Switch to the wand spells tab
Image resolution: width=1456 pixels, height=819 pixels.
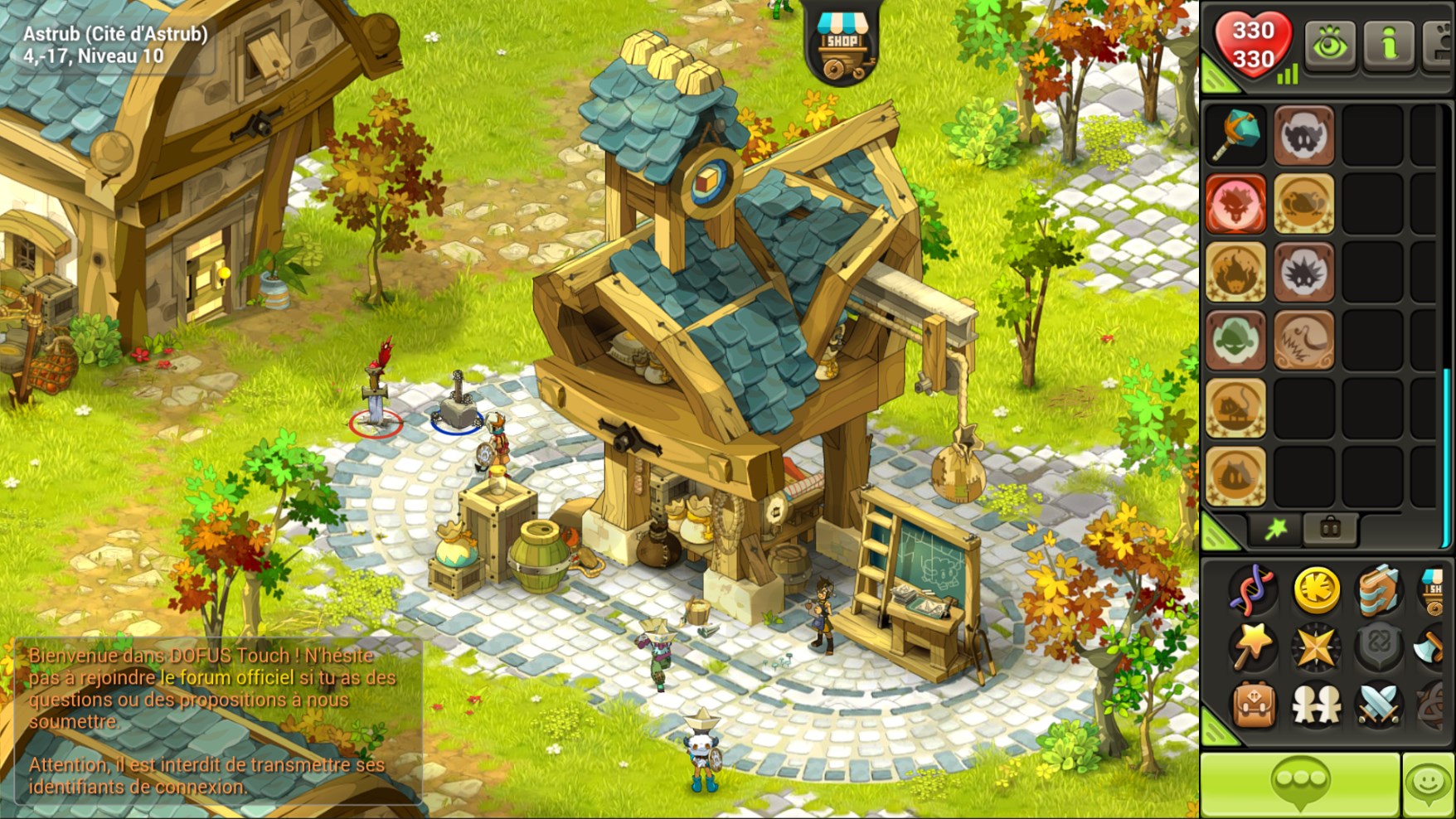pos(1277,528)
